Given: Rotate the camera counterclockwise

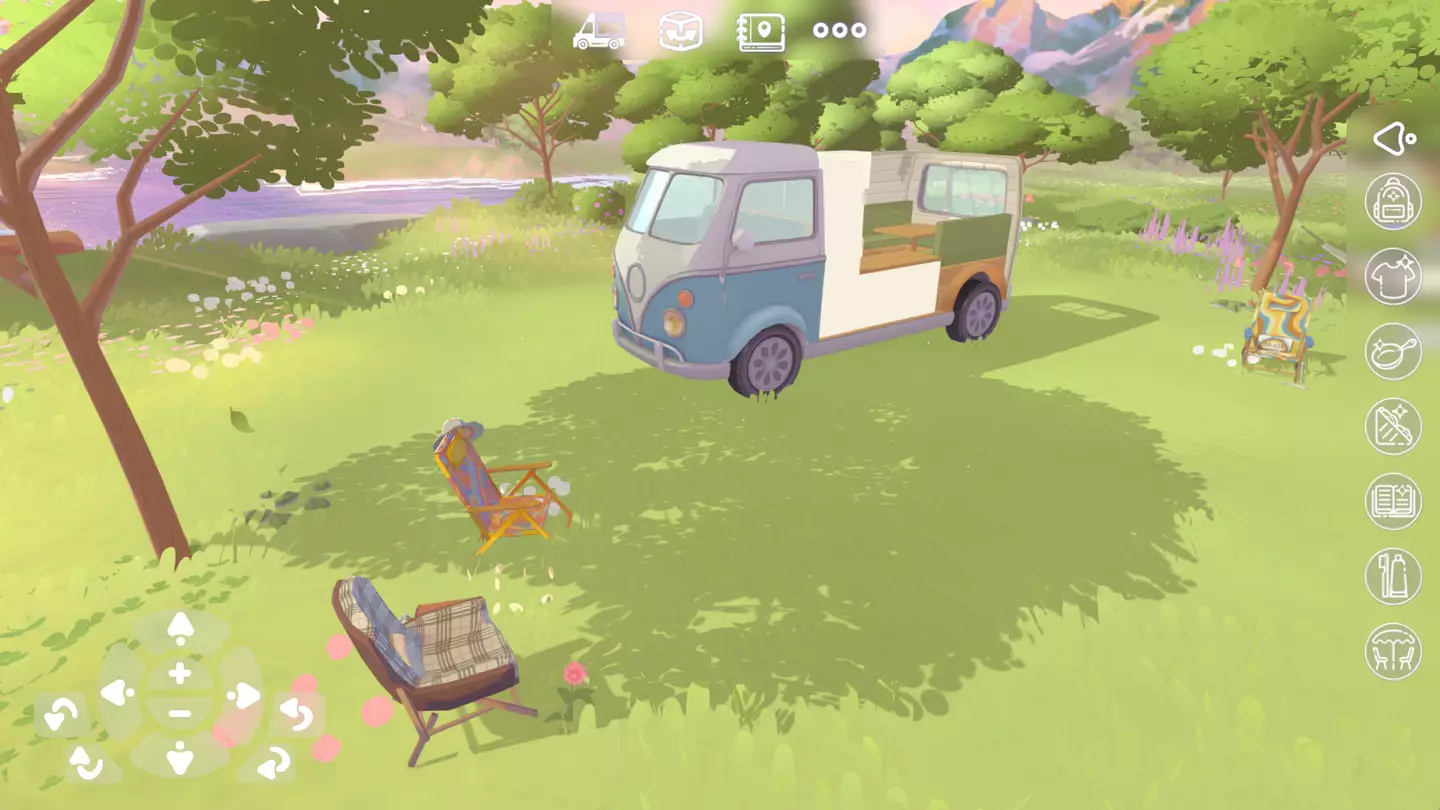Looking at the screenshot, I should click(x=60, y=714).
